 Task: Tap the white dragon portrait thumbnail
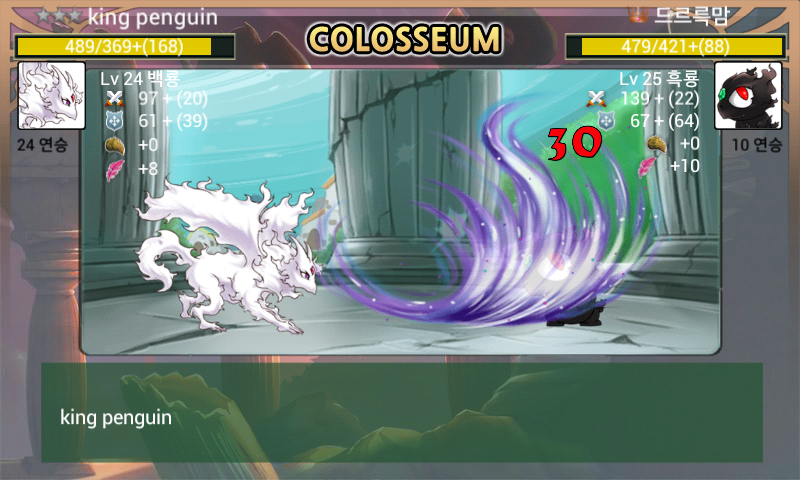(51, 96)
